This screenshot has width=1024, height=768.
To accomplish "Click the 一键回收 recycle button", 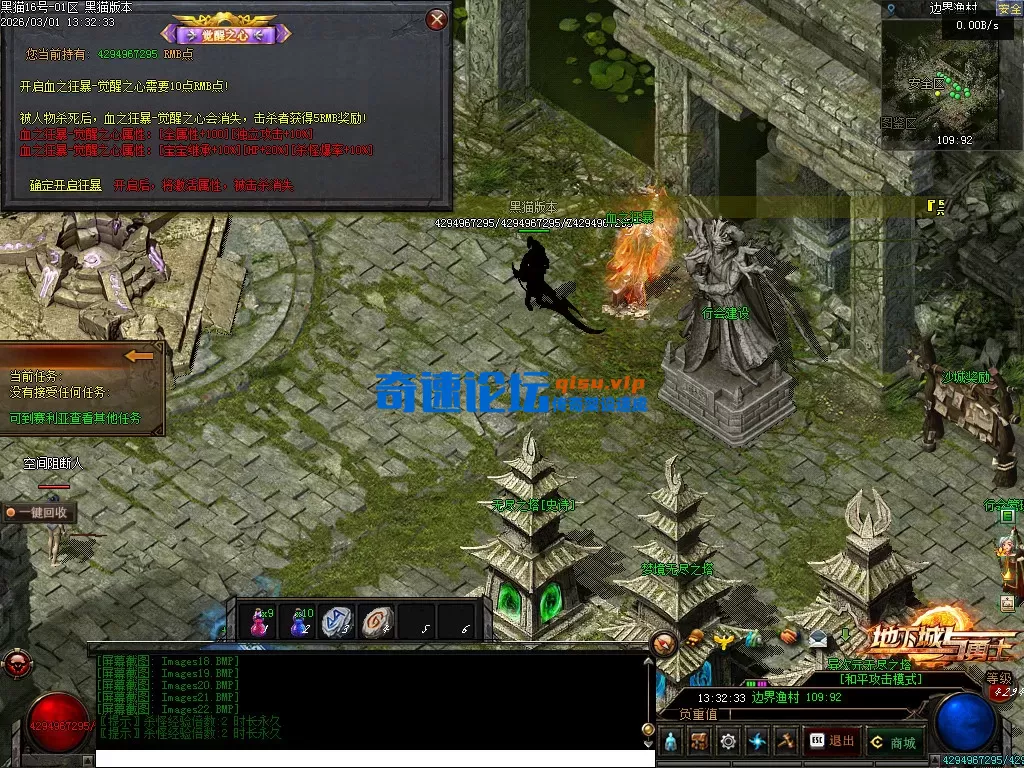I will point(40,512).
